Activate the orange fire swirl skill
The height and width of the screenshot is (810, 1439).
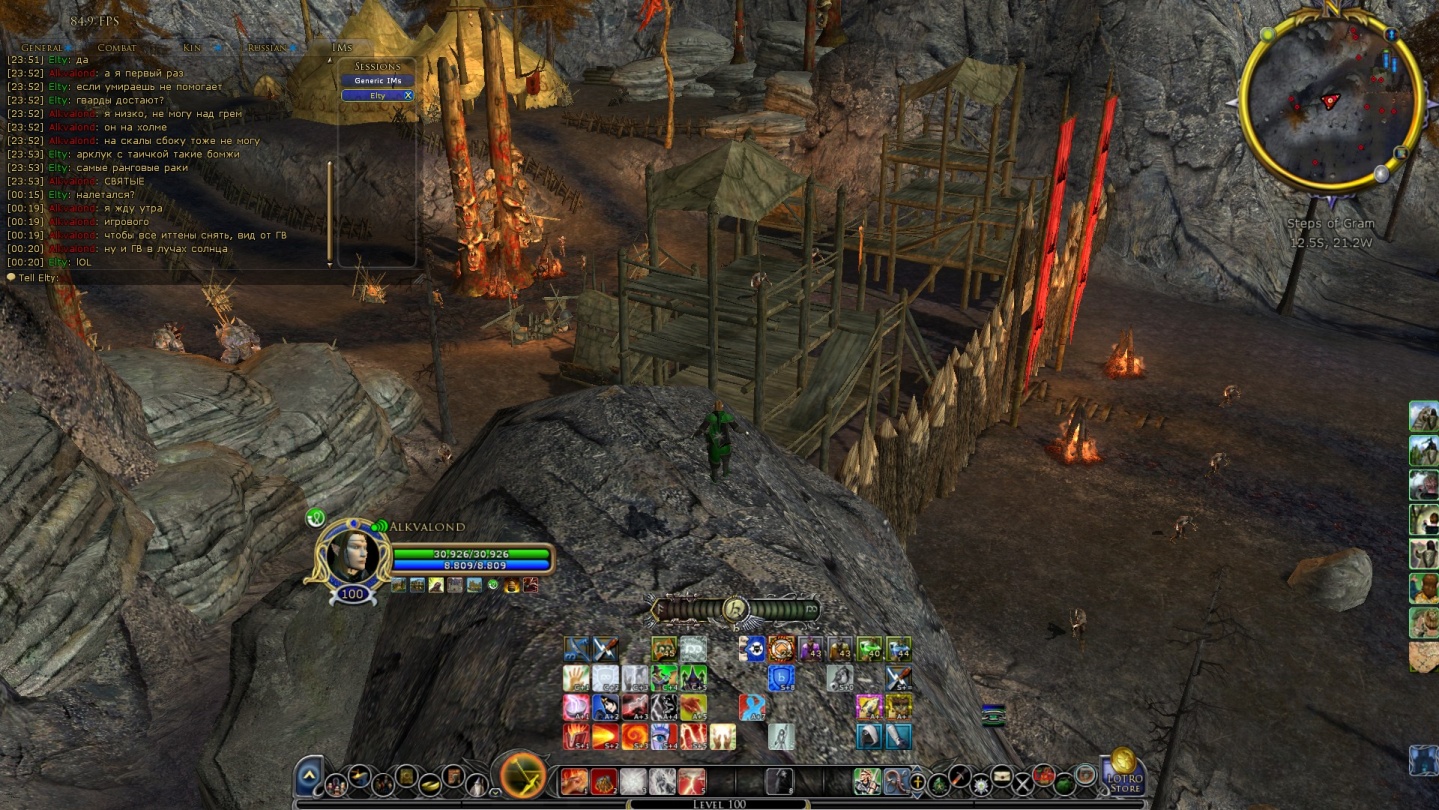click(x=635, y=737)
